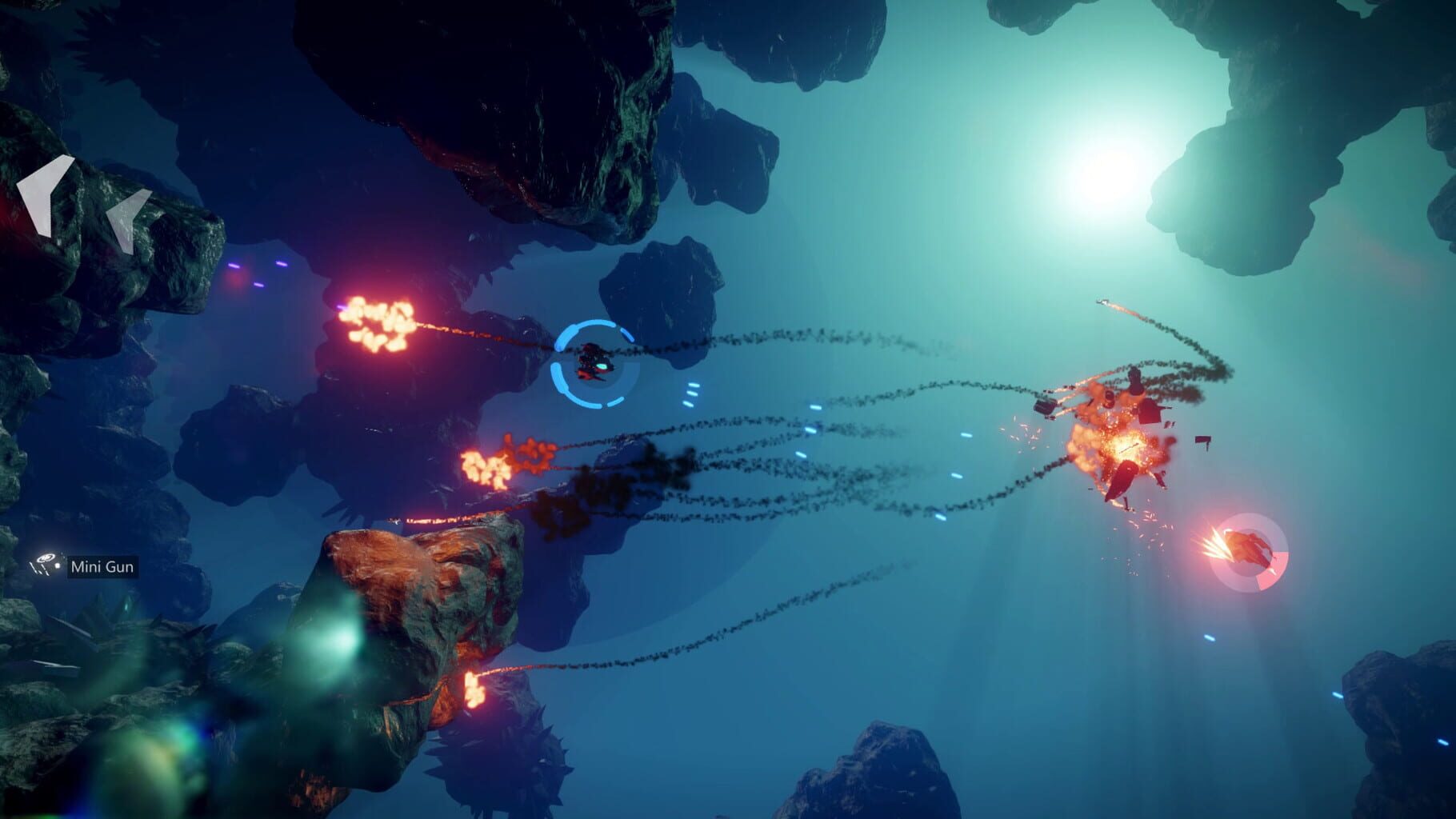Expand the Mini Gun label tooltip
The width and height of the screenshot is (1456, 819).
pos(102,566)
